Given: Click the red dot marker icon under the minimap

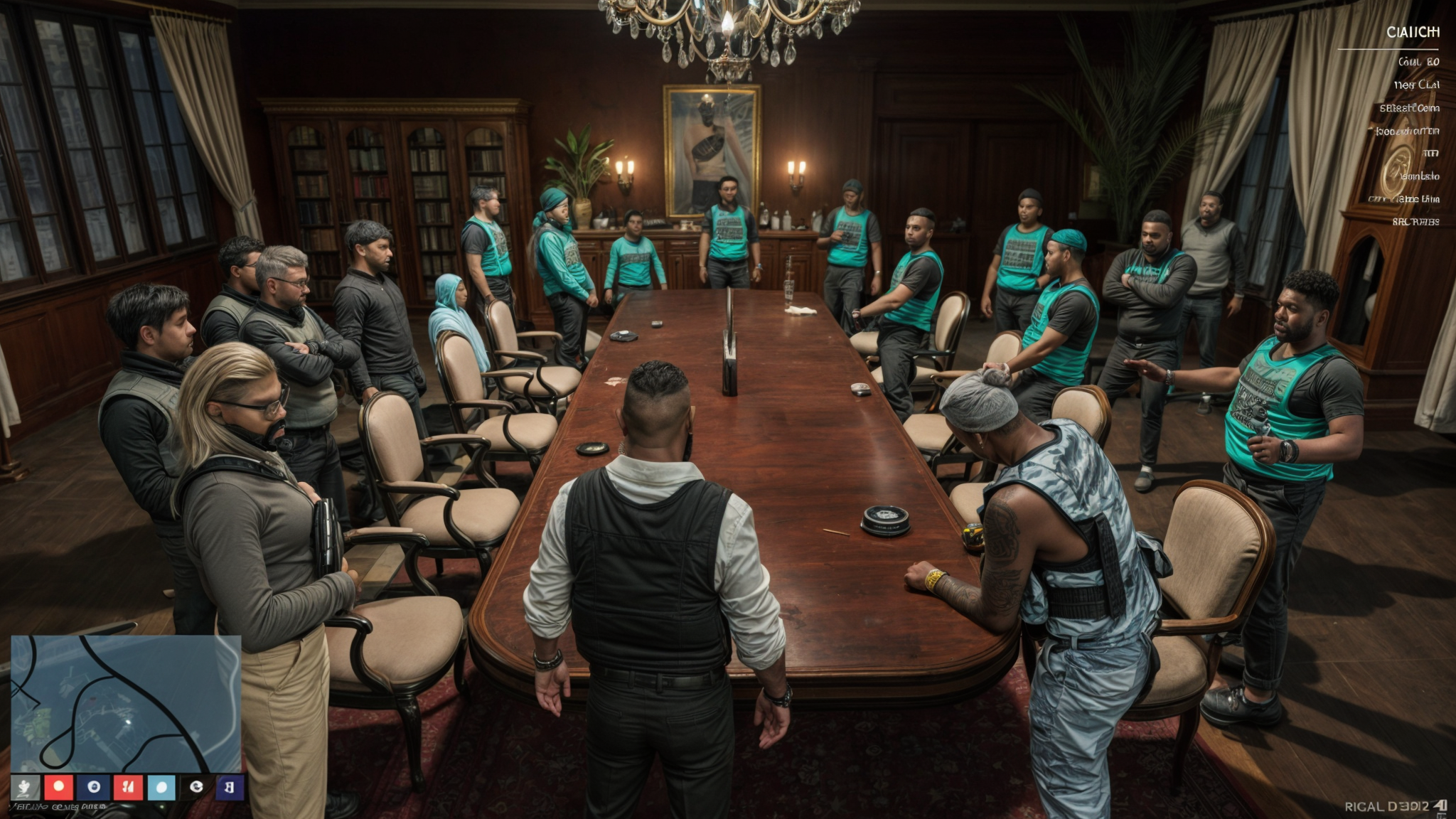Looking at the screenshot, I should (x=58, y=787).
